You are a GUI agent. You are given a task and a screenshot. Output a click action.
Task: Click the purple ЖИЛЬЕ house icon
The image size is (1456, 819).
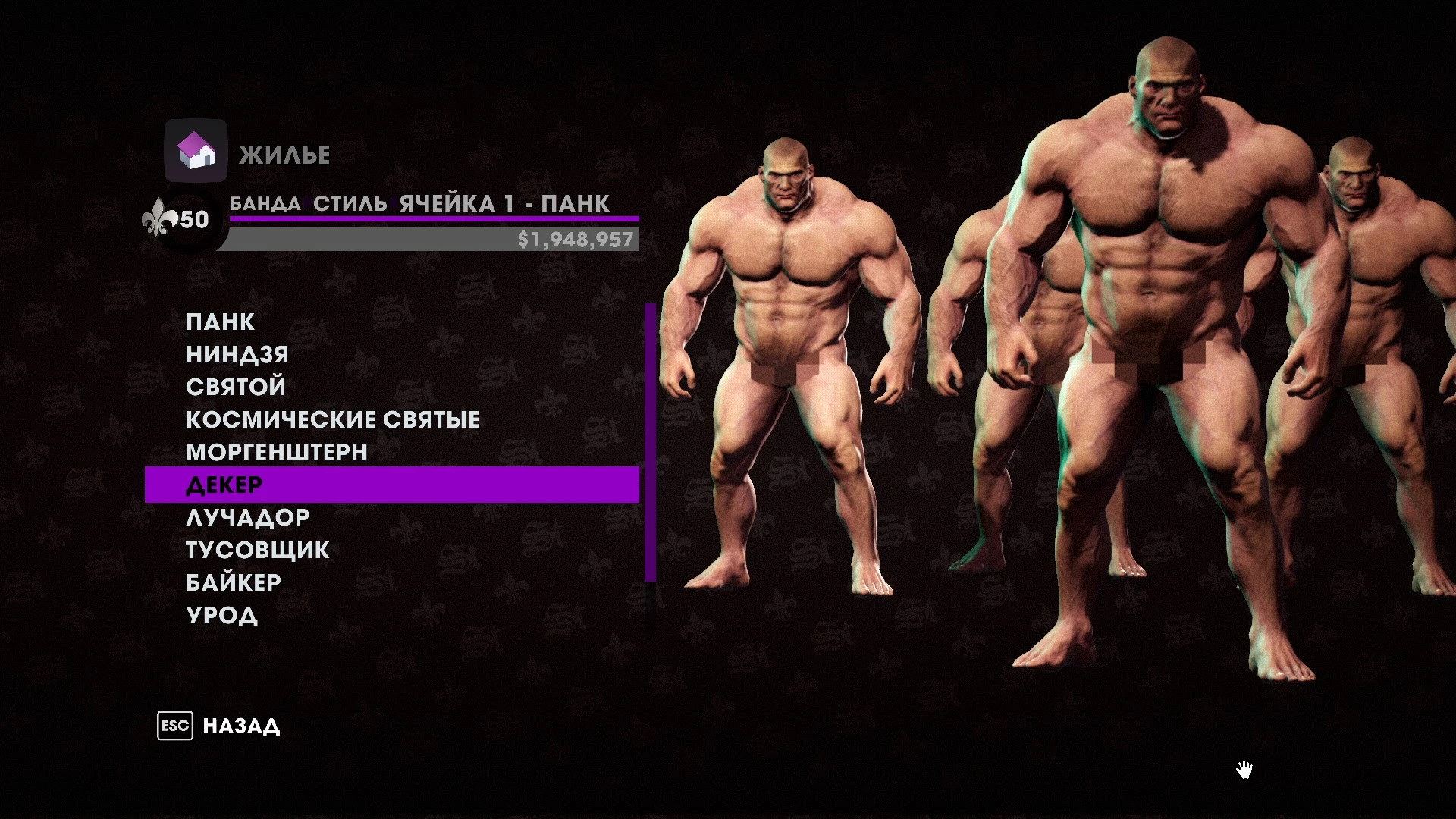196,151
